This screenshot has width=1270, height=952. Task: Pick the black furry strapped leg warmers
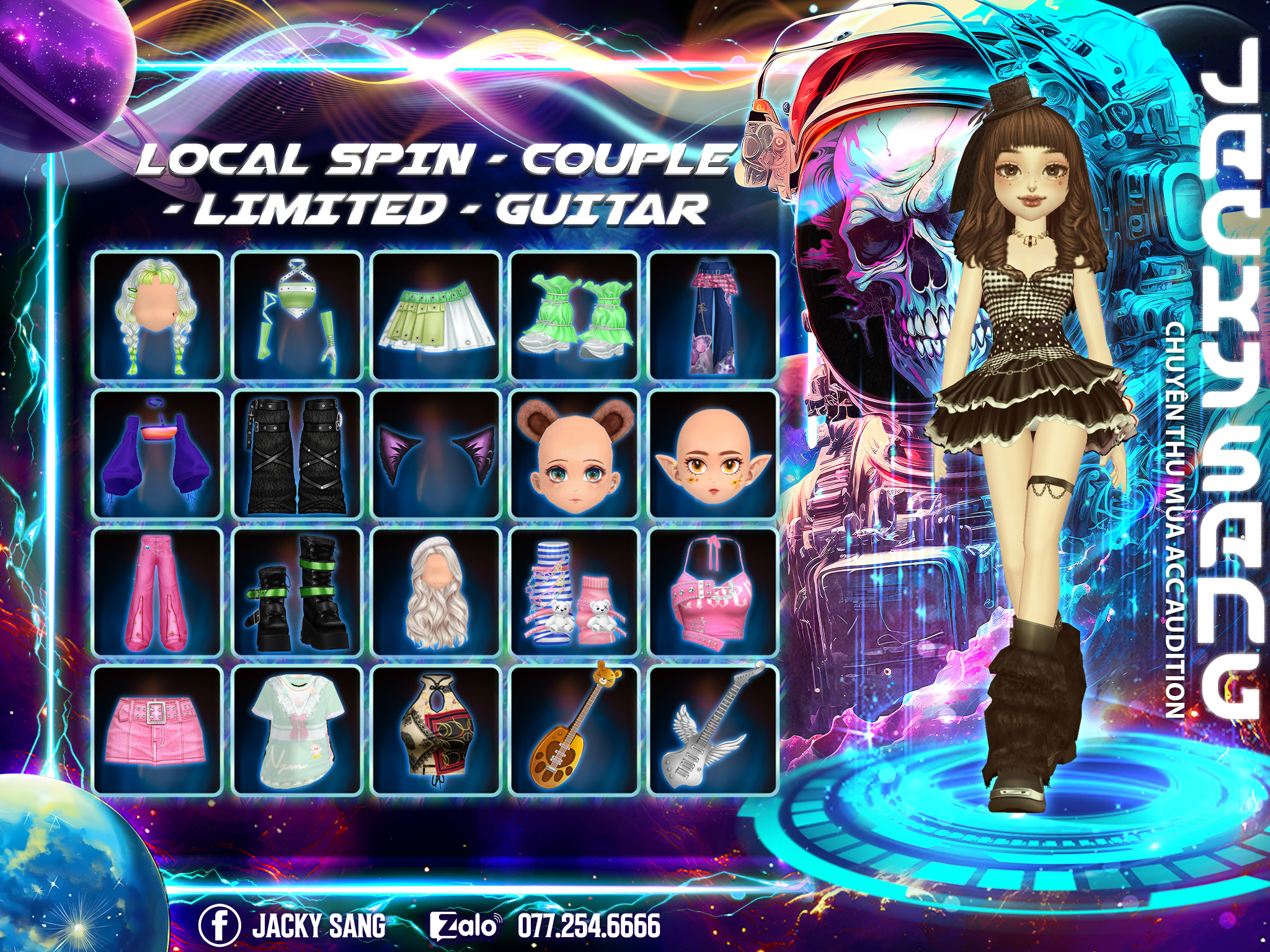tap(297, 454)
